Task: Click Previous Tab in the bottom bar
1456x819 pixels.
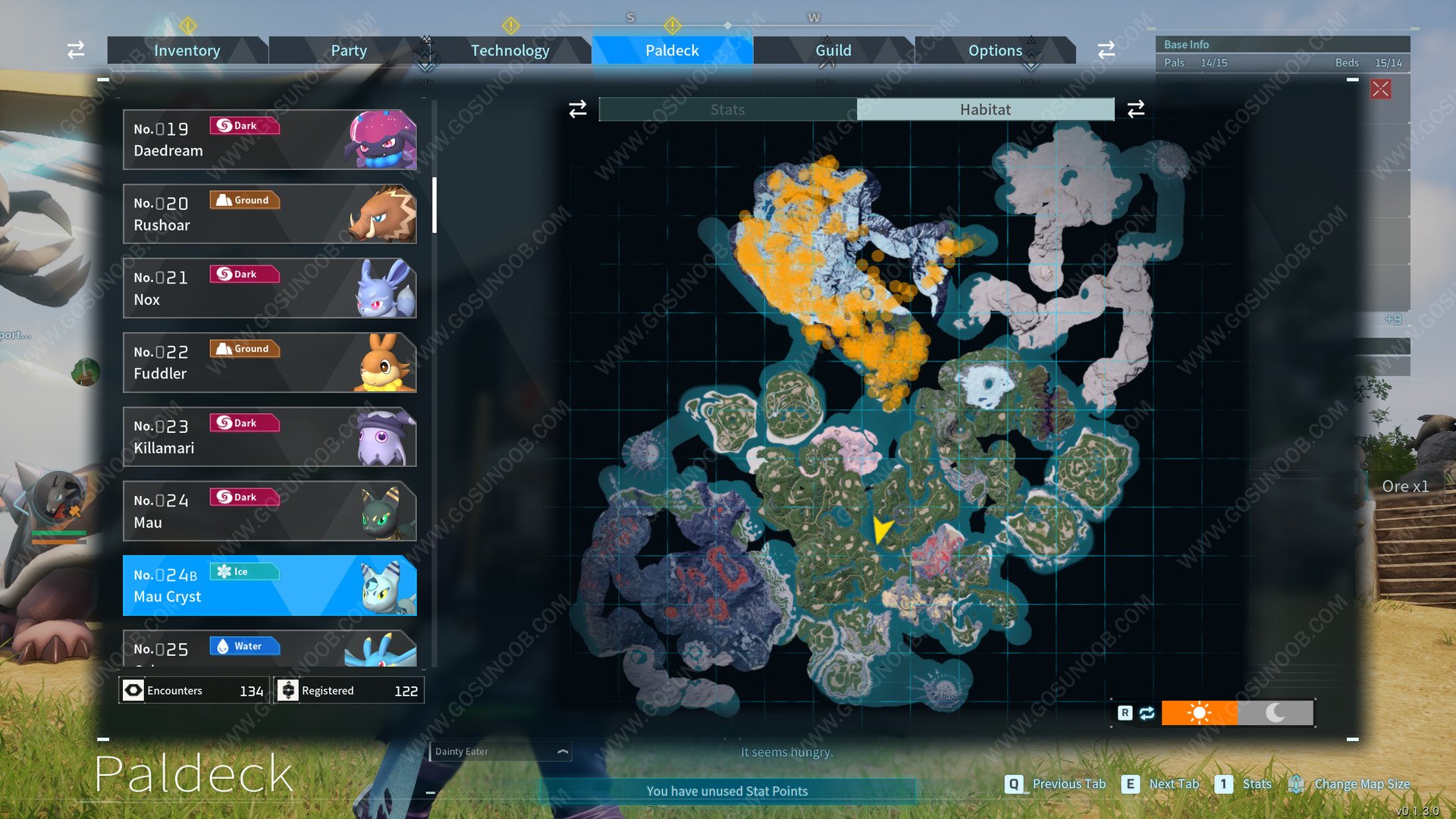Action: pyautogui.click(x=1069, y=784)
